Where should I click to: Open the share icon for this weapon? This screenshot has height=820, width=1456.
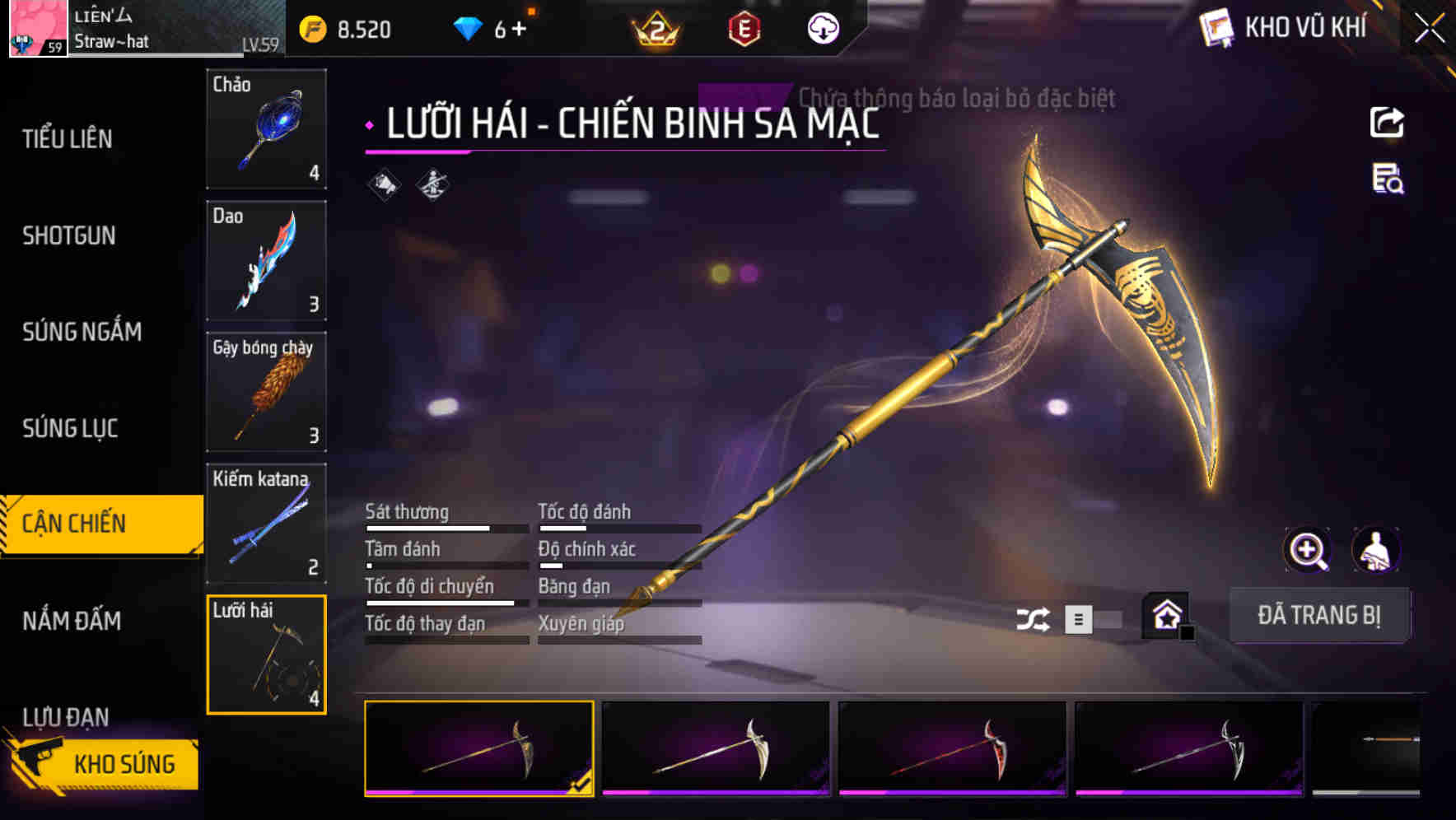pos(1388,122)
